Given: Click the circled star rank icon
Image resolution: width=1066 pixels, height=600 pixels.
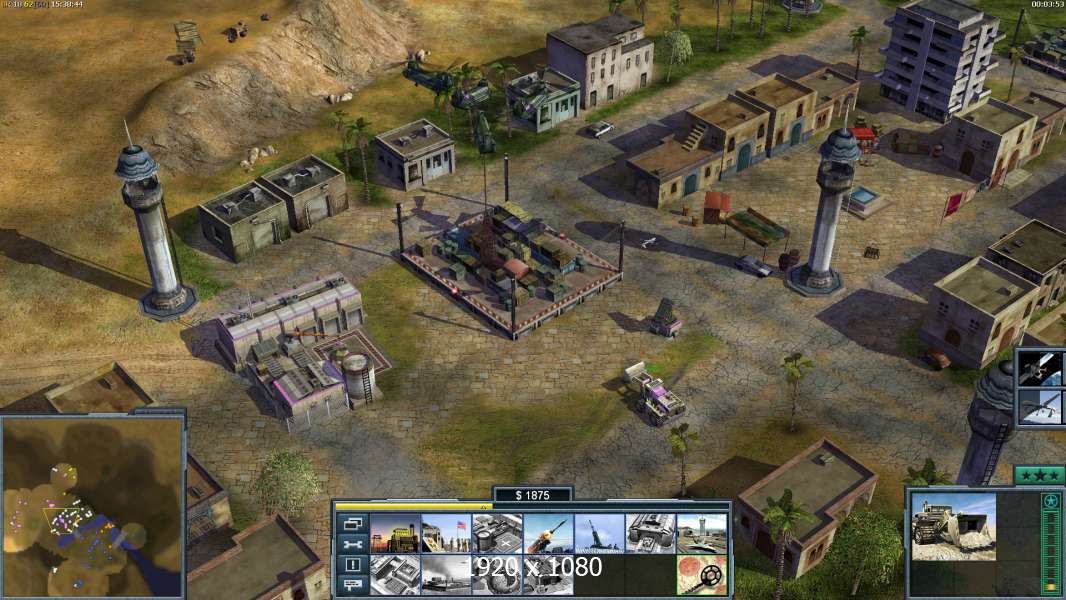Looking at the screenshot, I should pyautogui.click(x=1050, y=501).
